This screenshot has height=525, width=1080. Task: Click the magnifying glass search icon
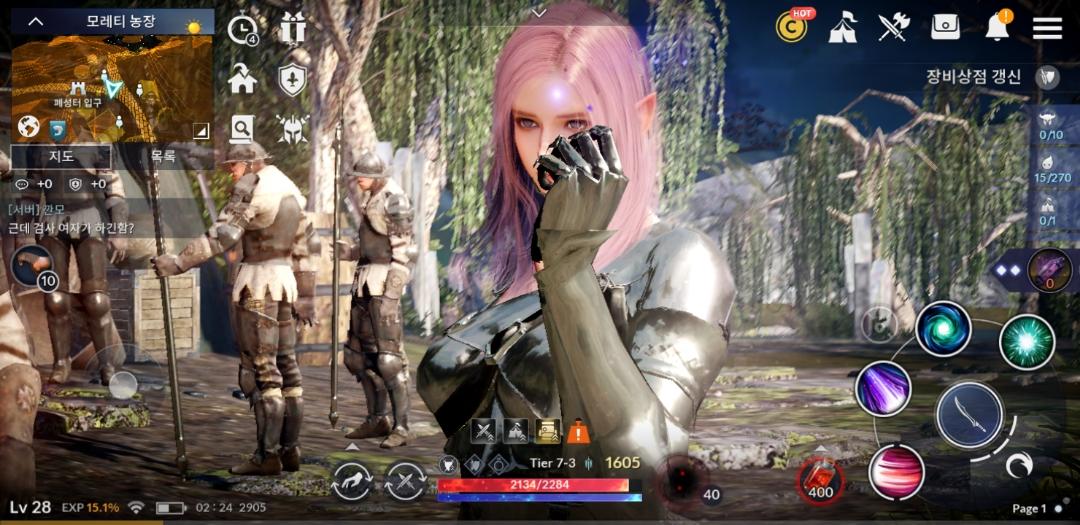[242, 127]
